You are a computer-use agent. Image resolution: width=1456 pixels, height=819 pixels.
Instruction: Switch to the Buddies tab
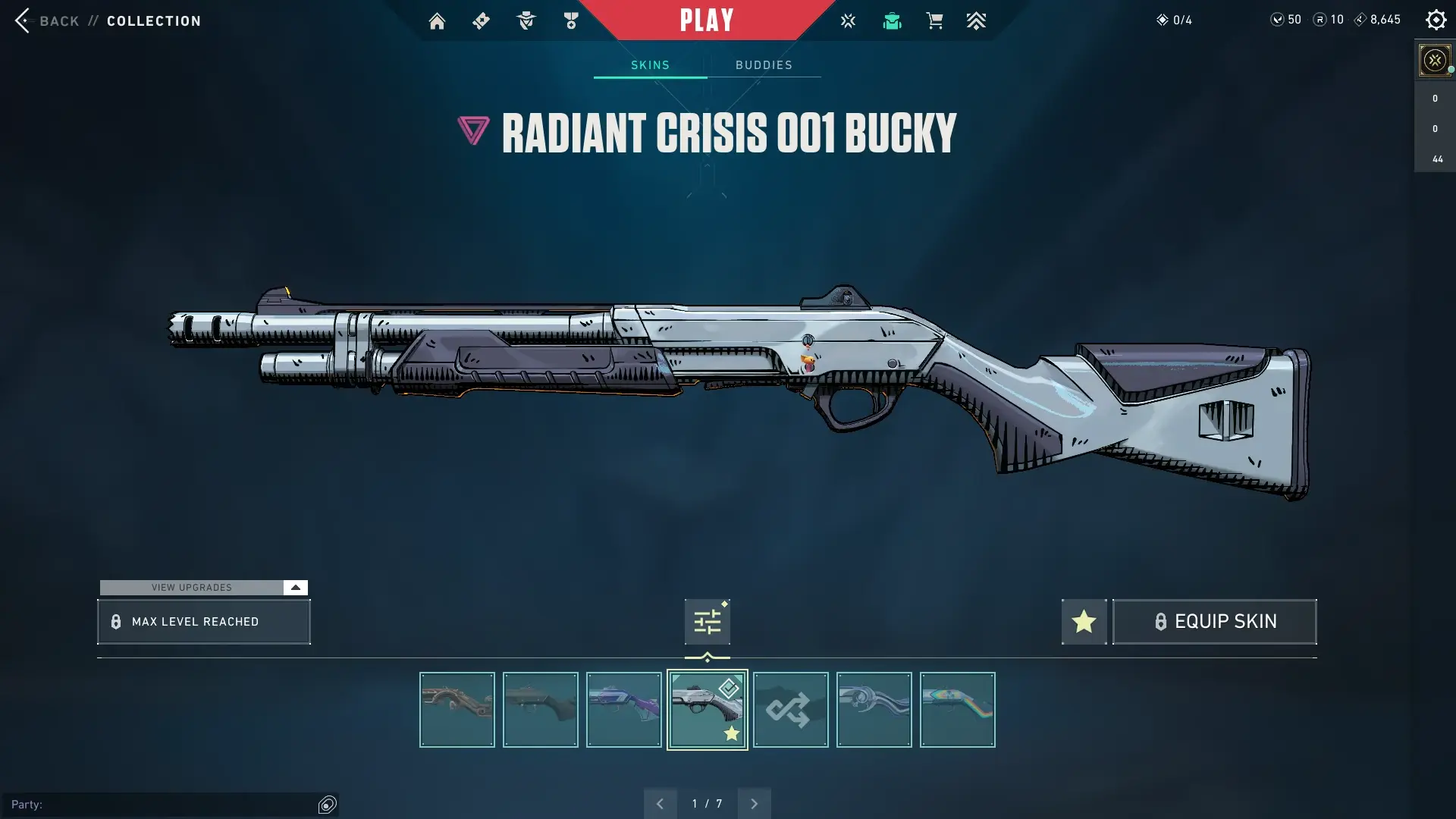(764, 65)
